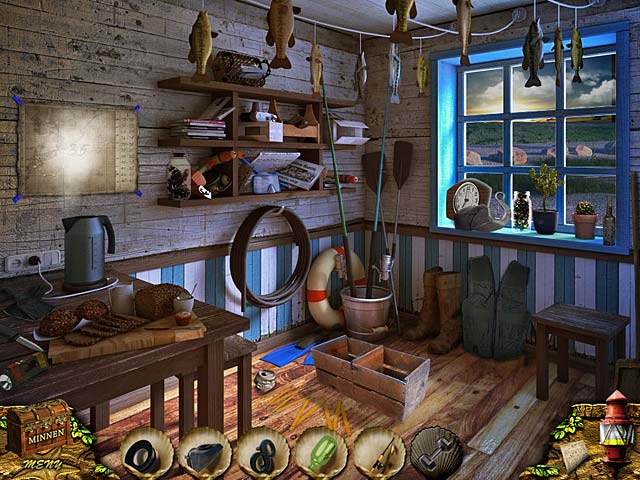Open the MINNEN treasure chest
This screenshot has width=640, height=480.
tap(39, 427)
